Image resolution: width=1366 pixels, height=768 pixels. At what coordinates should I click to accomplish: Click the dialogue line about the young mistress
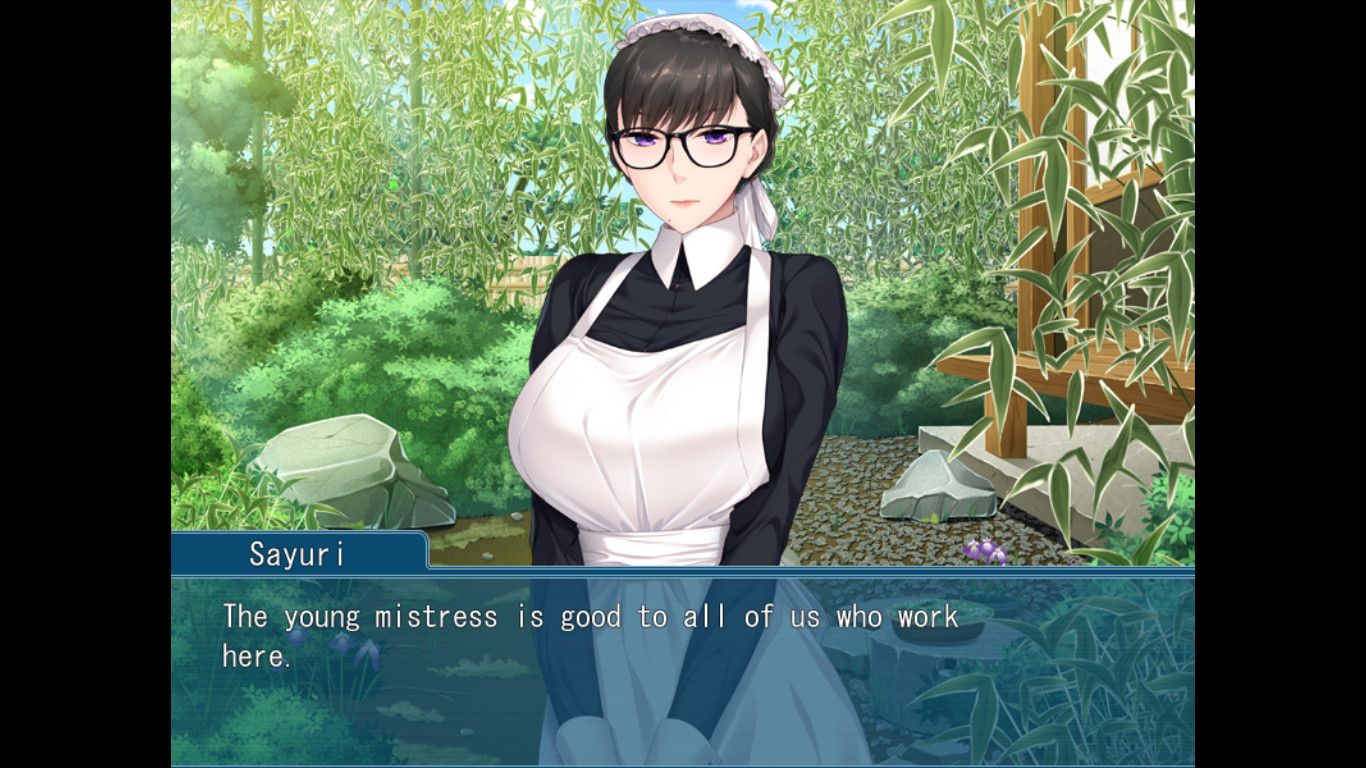(590, 617)
